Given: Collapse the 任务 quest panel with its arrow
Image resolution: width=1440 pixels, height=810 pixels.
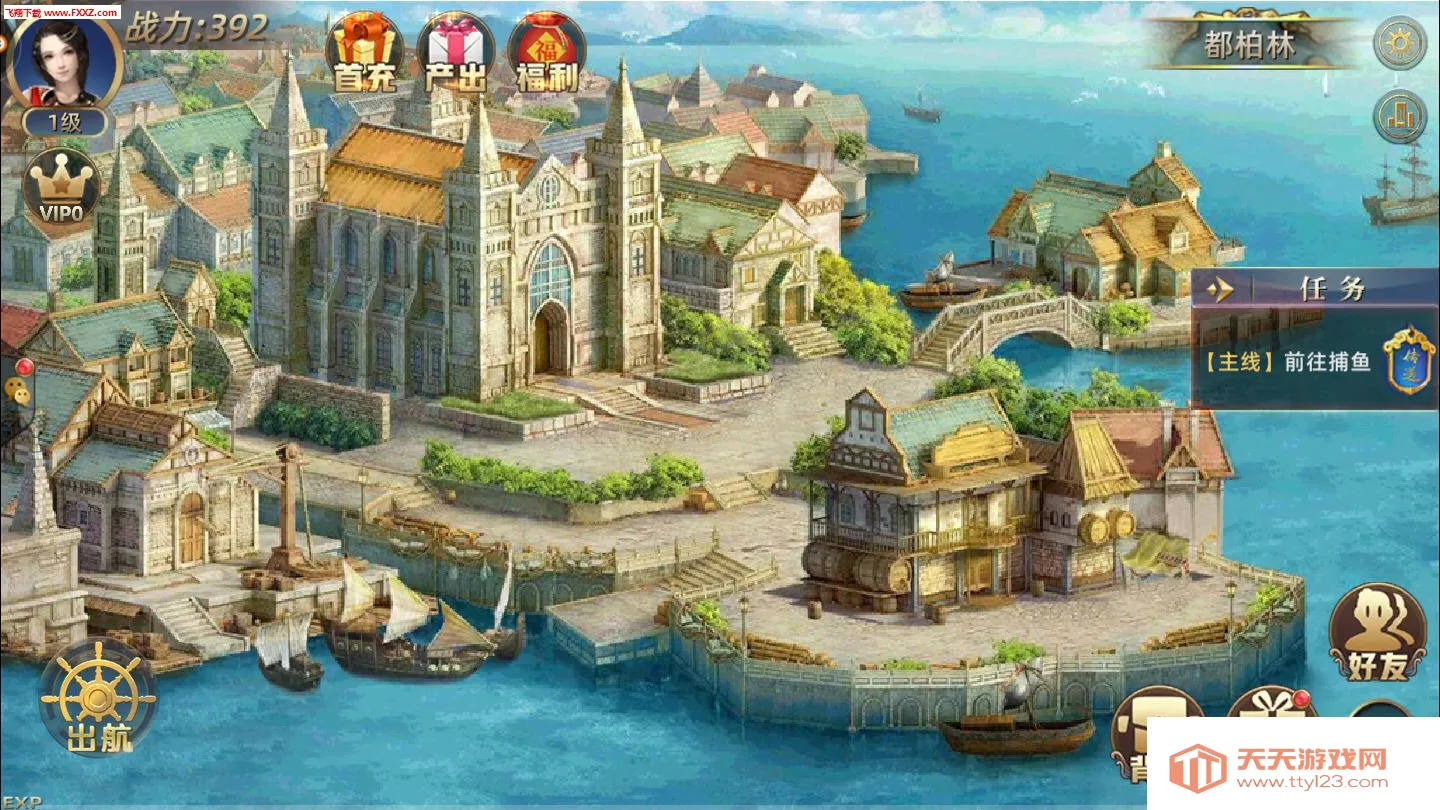Looking at the screenshot, I should tap(1221, 288).
